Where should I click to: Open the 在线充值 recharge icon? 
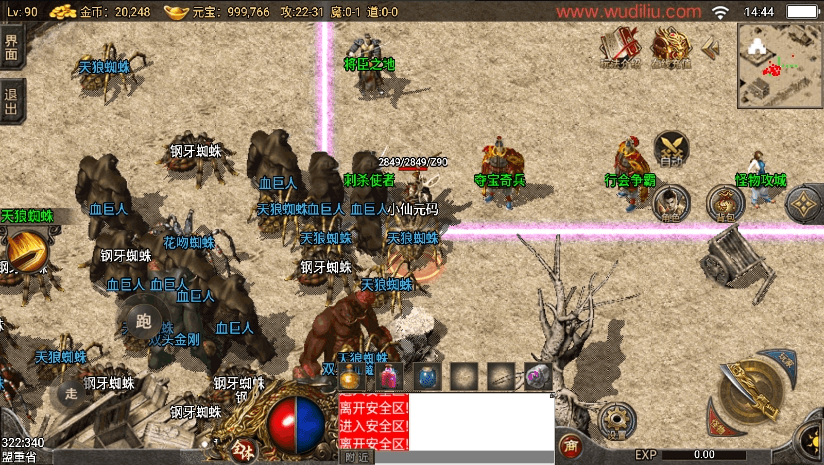point(672,46)
